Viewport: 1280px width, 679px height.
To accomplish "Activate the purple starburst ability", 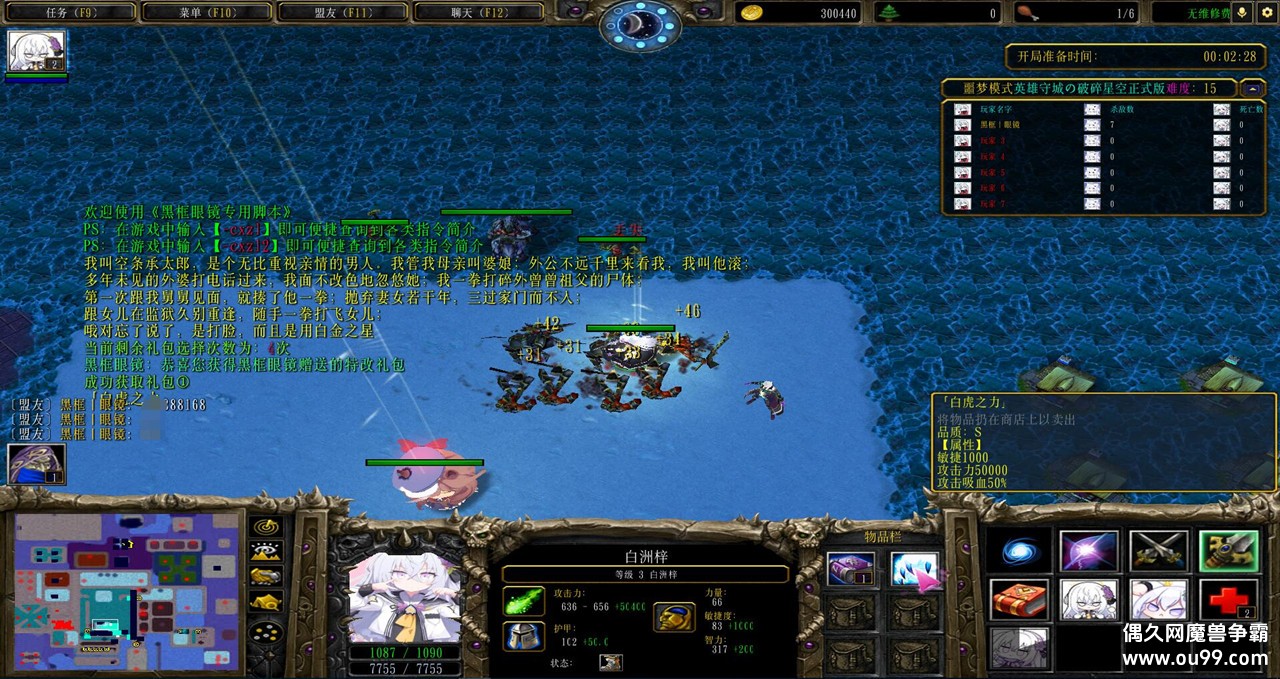I will pos(1089,552).
